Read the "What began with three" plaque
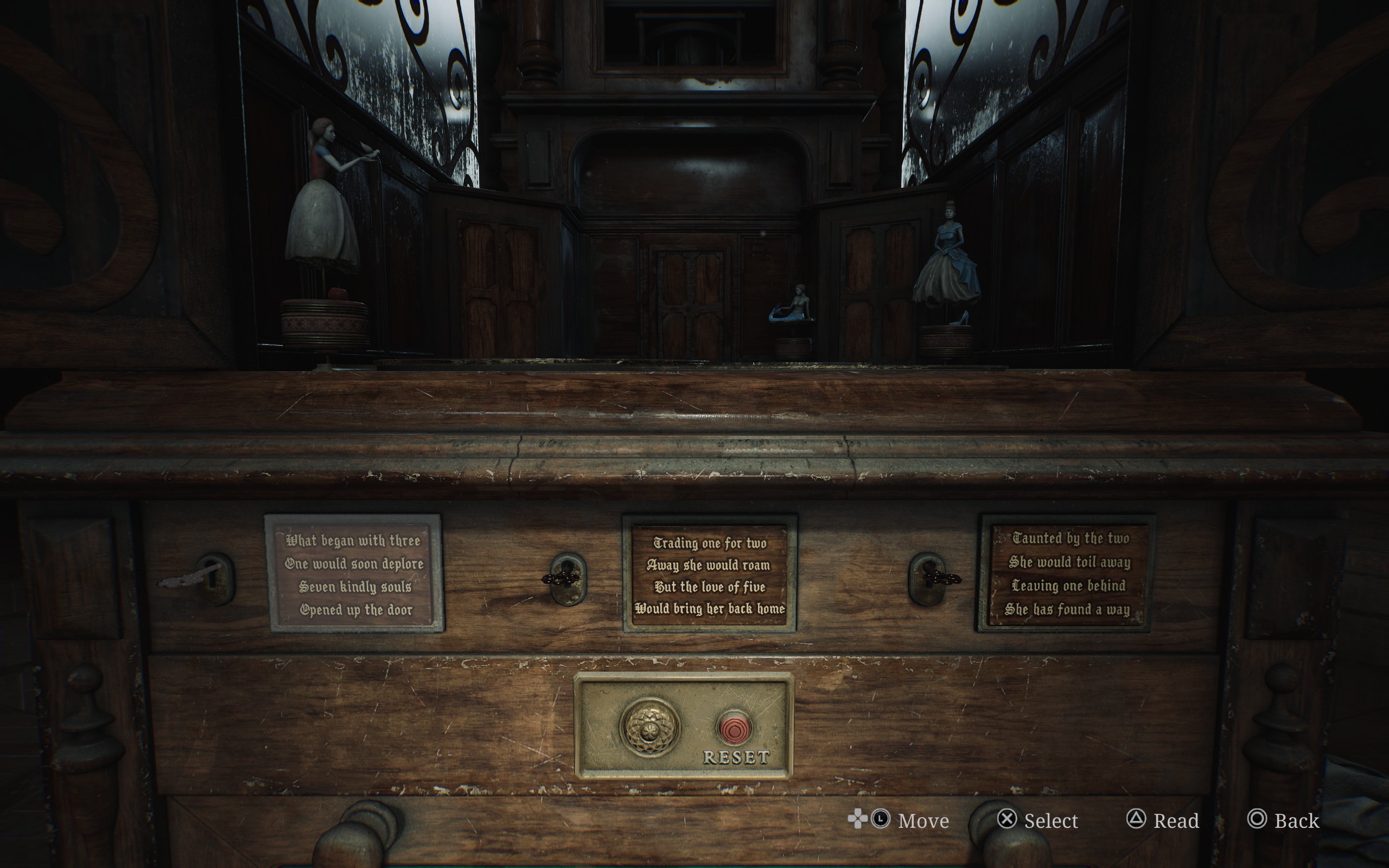1389x868 pixels. coord(354,573)
